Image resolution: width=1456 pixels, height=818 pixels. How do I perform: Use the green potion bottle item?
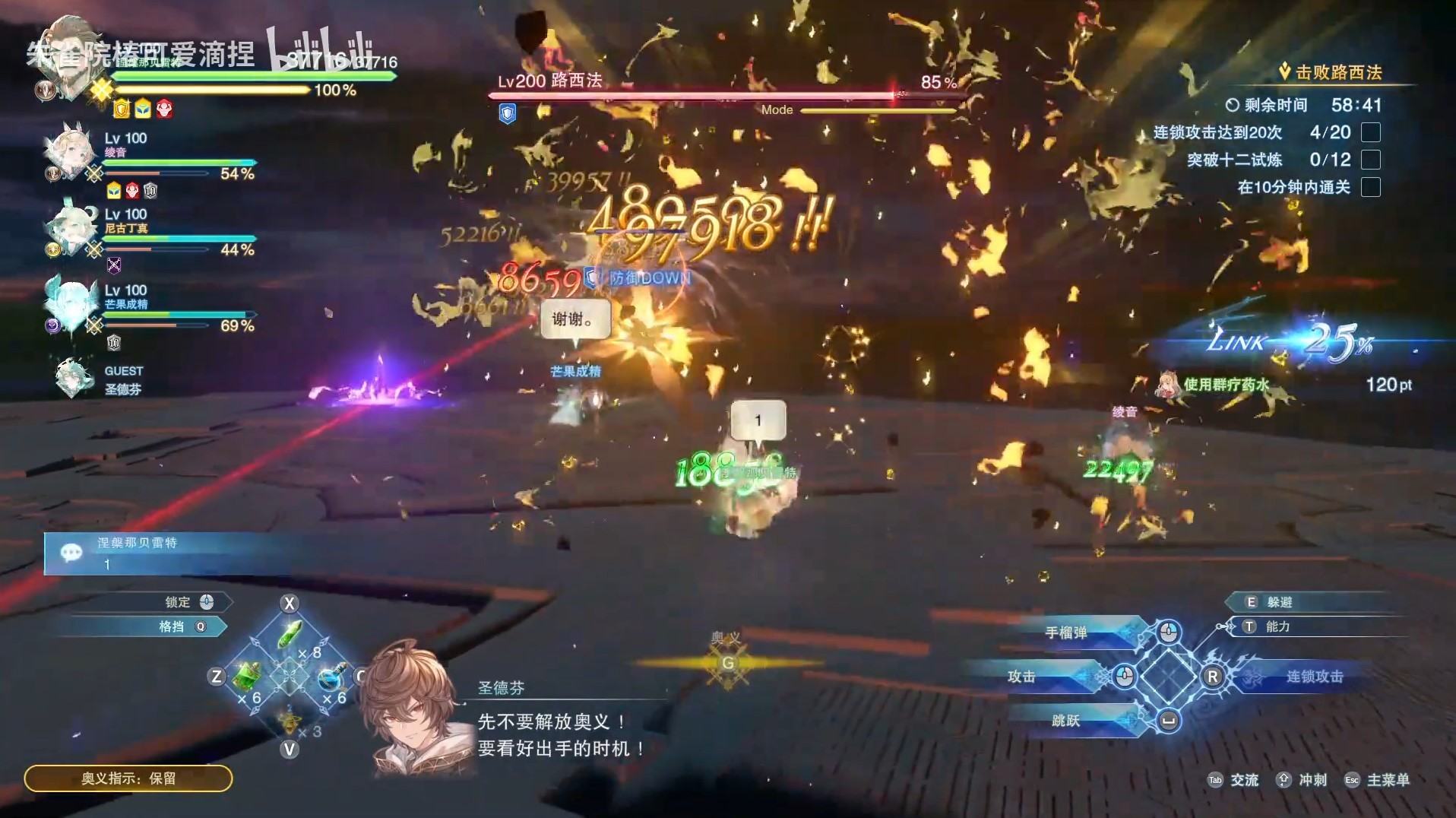pos(248,675)
